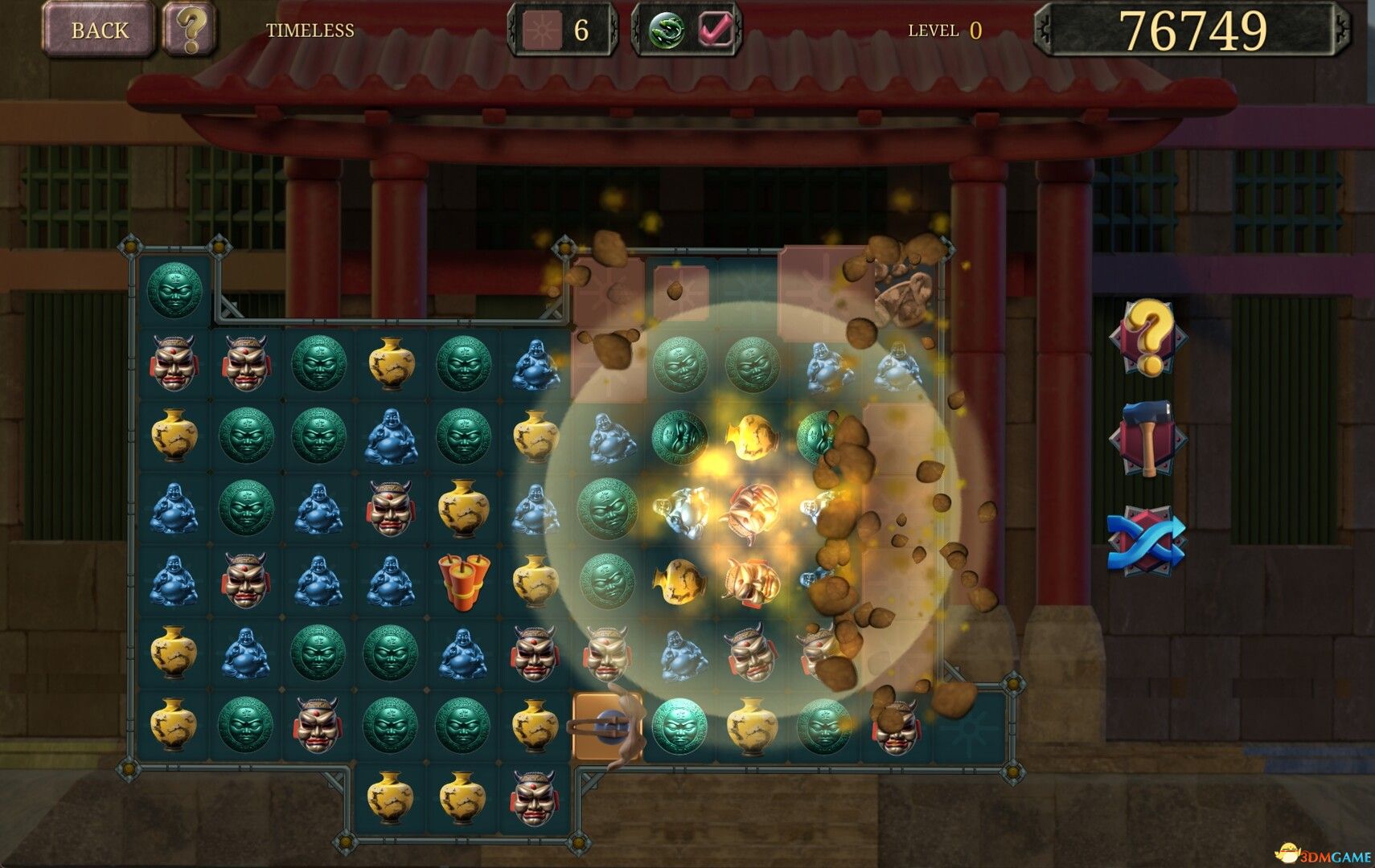Click the green fish orb at the top
The width and height of the screenshot is (1375, 868).
[x=666, y=30]
